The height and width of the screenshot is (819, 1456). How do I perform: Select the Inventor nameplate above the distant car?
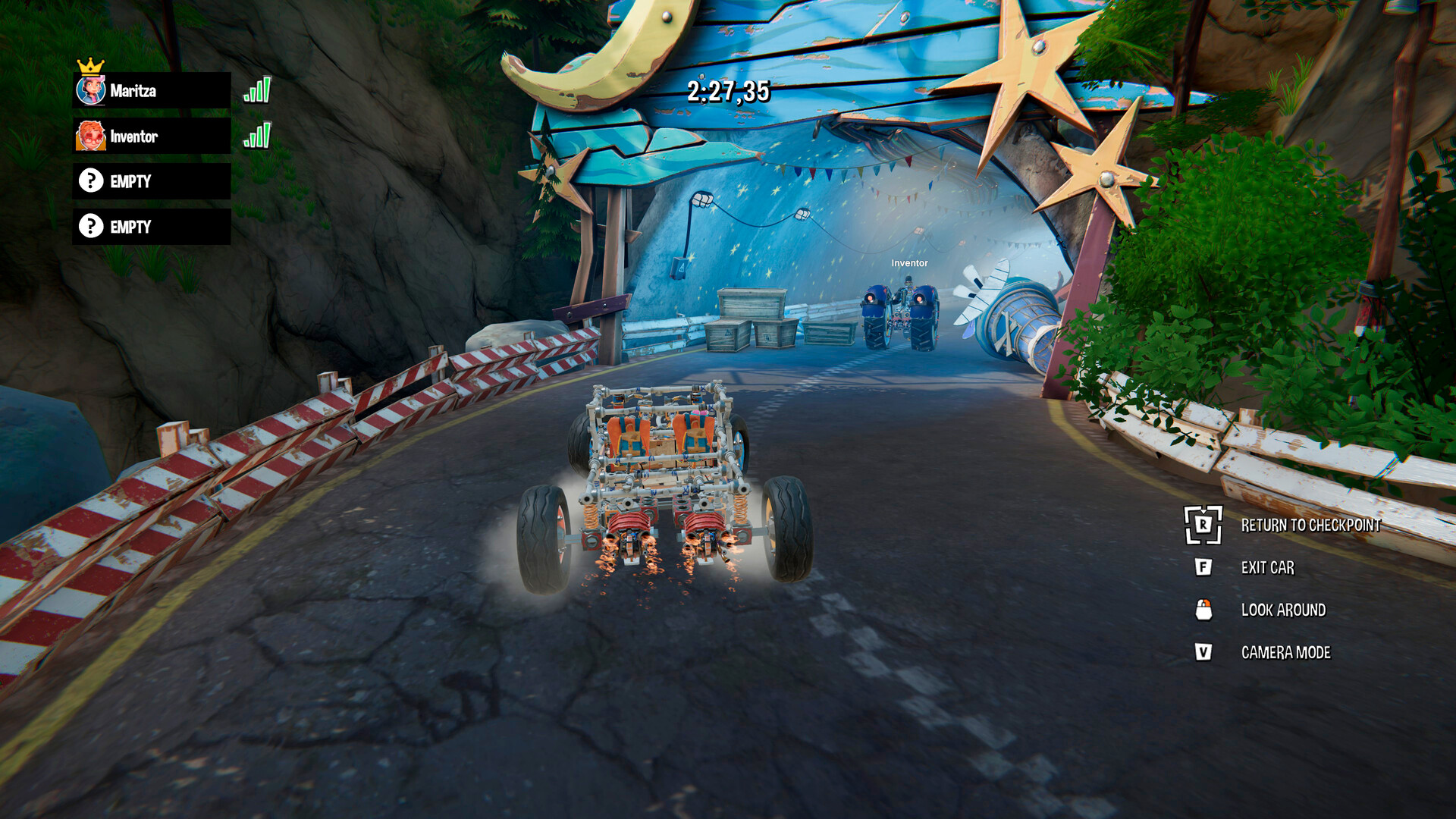pos(908,265)
